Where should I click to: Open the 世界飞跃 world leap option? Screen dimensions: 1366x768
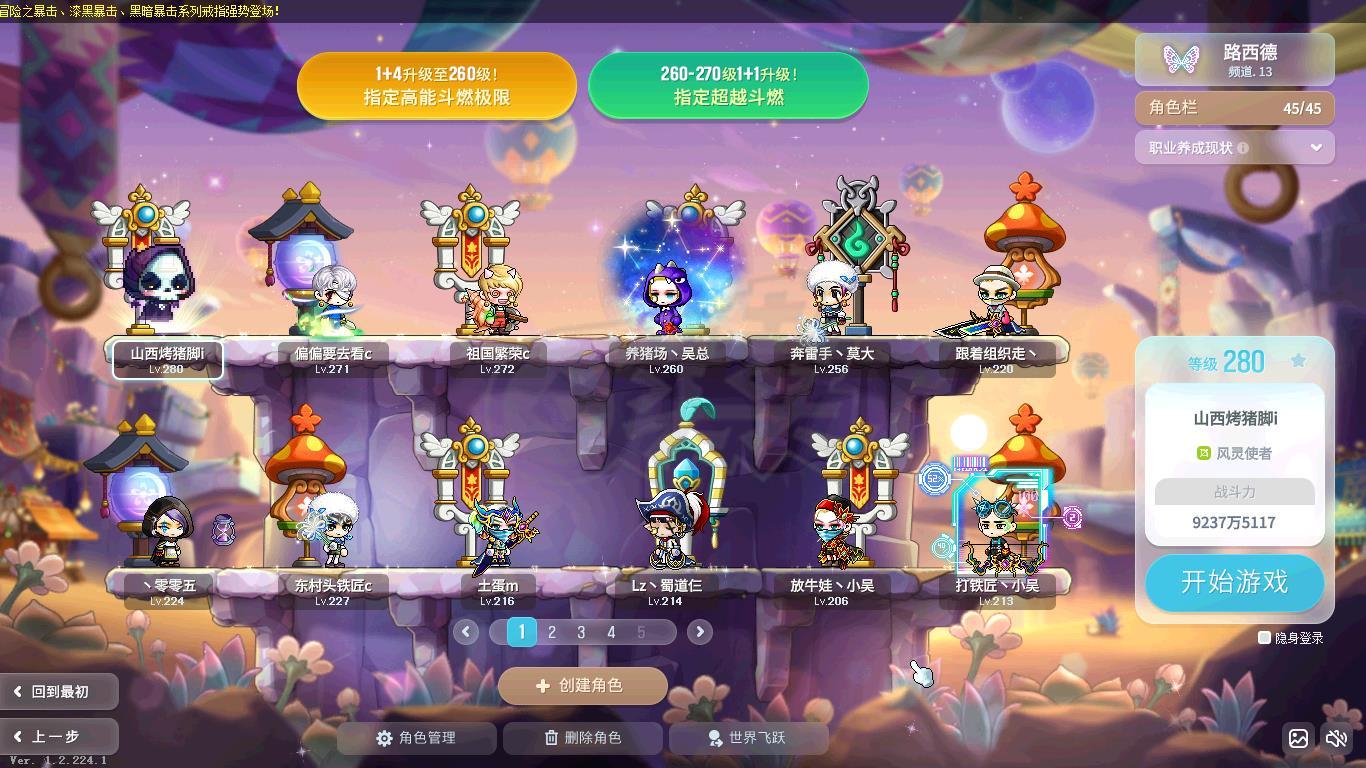[747, 738]
